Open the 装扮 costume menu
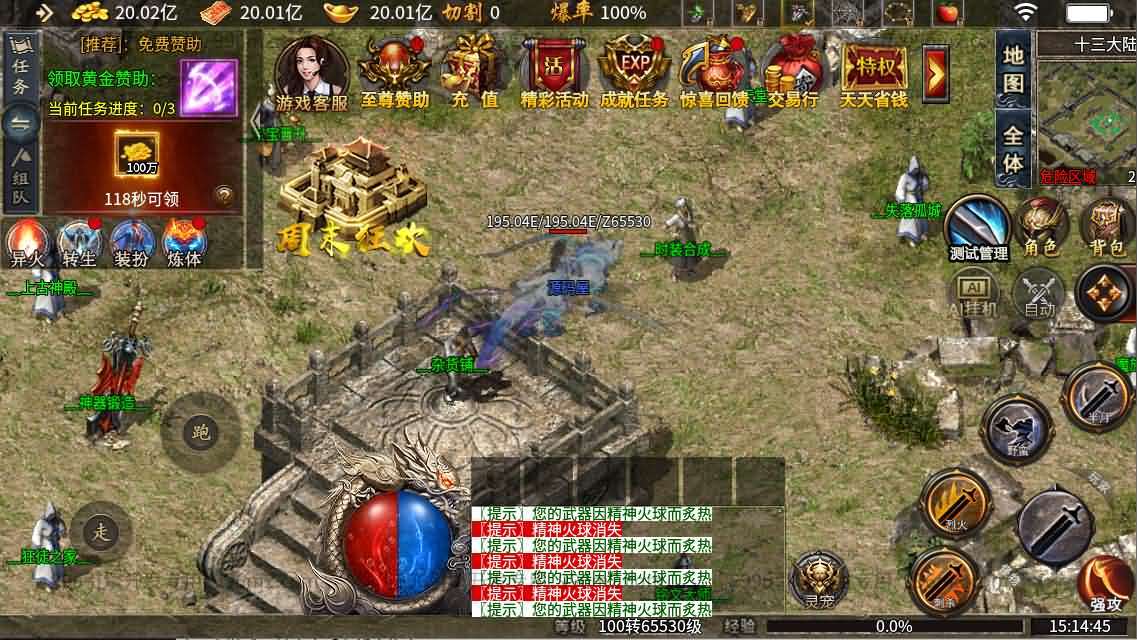 click(131, 243)
